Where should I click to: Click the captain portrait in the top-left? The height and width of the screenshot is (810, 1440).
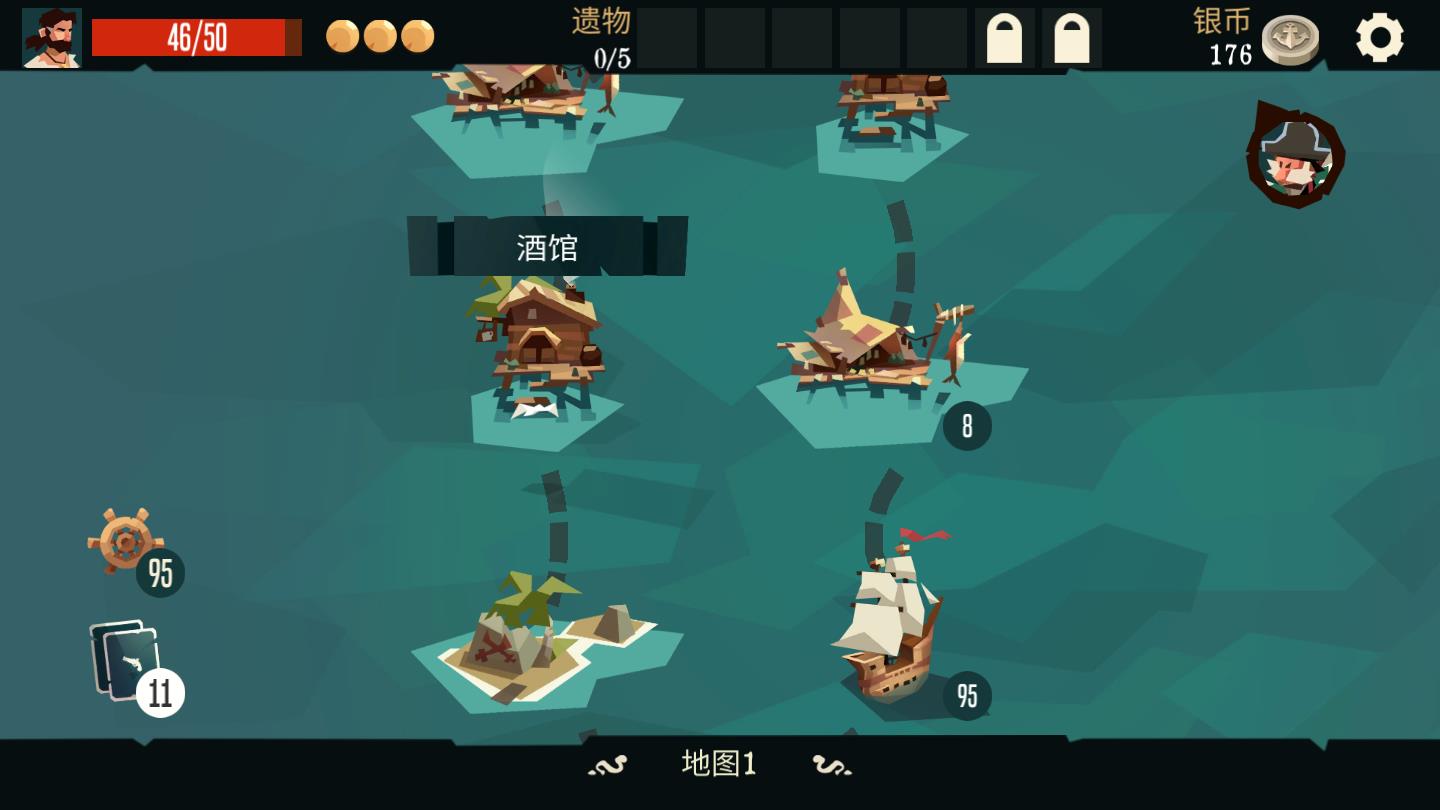(x=50, y=36)
